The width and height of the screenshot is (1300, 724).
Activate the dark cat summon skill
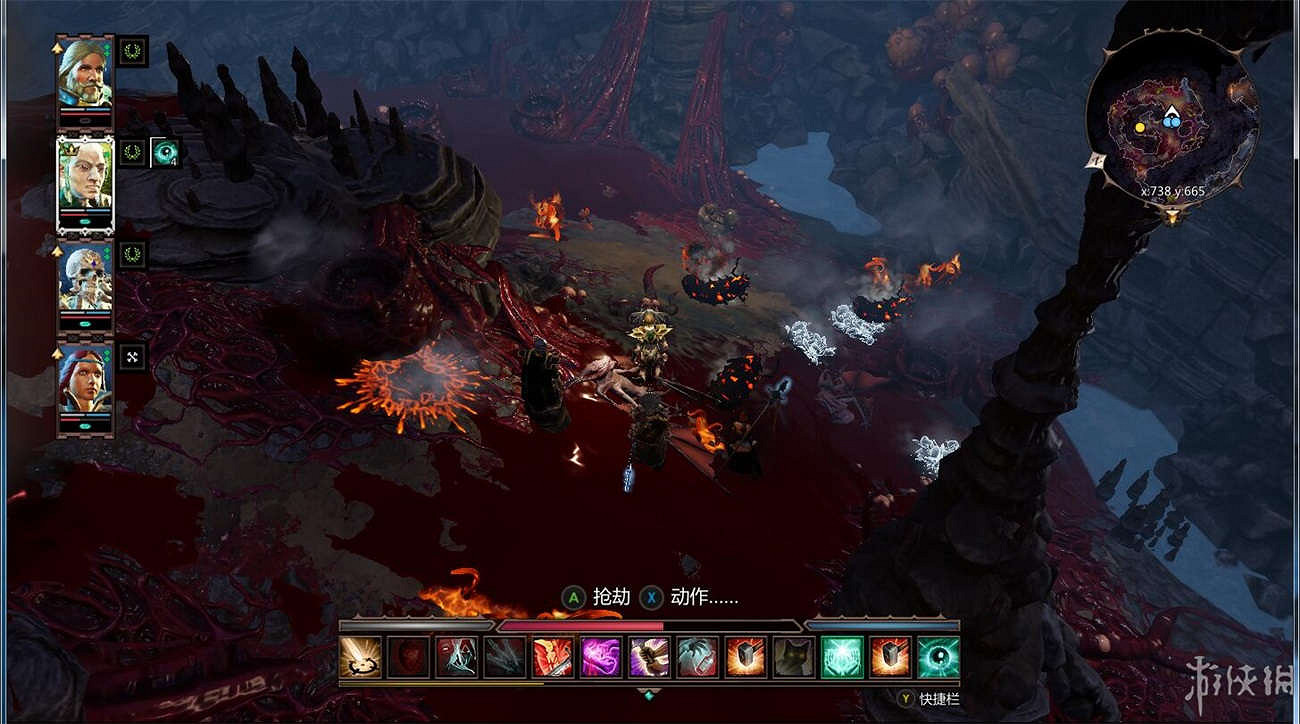793,657
